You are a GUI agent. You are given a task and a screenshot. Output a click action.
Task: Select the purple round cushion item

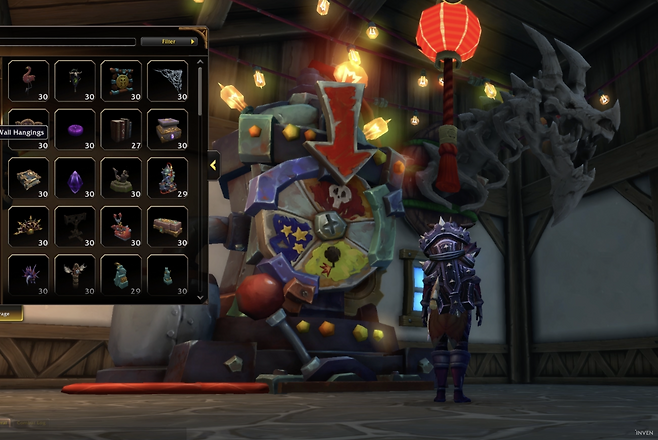pyautogui.click(x=75, y=129)
